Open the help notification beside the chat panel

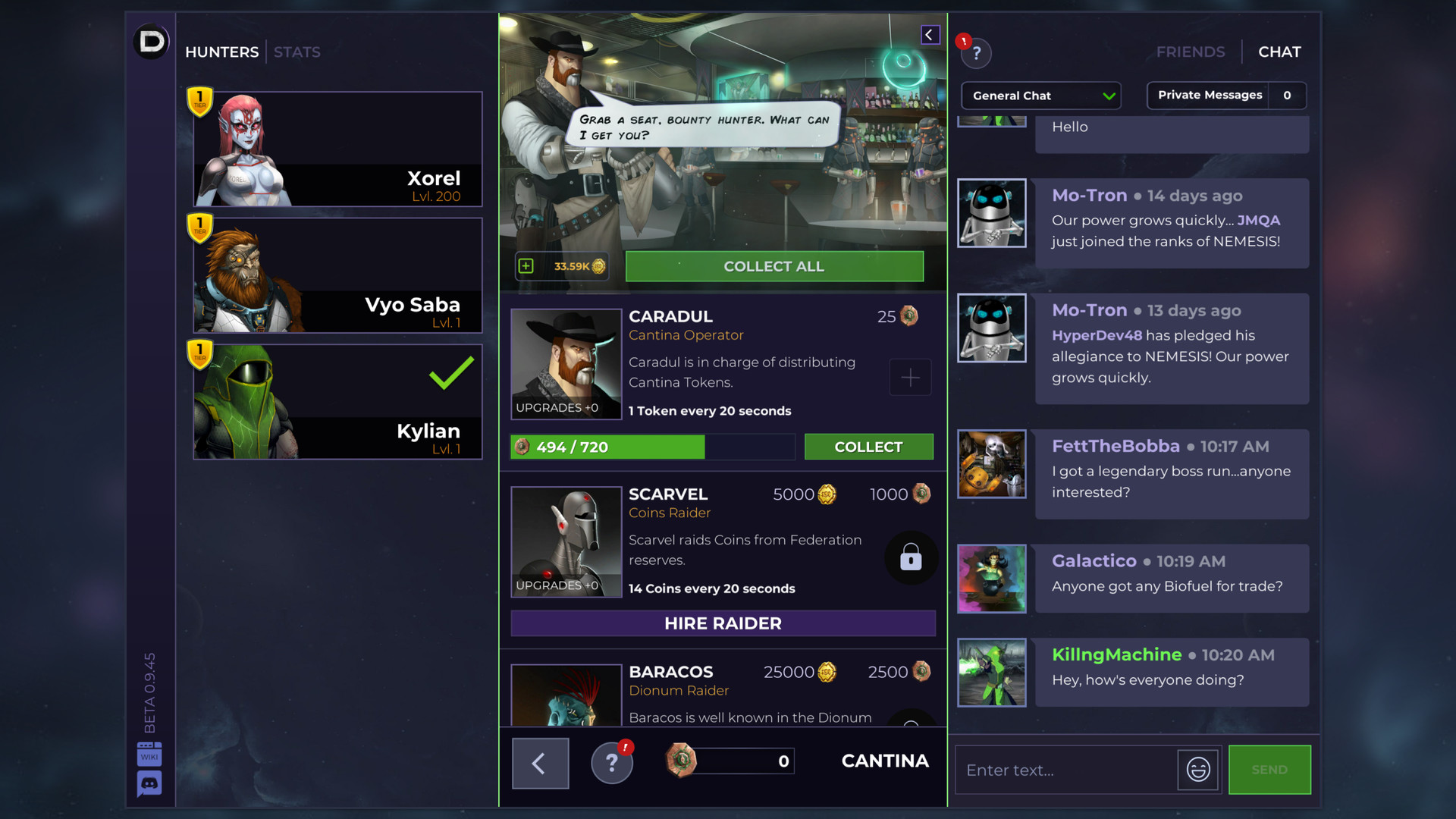click(x=976, y=53)
